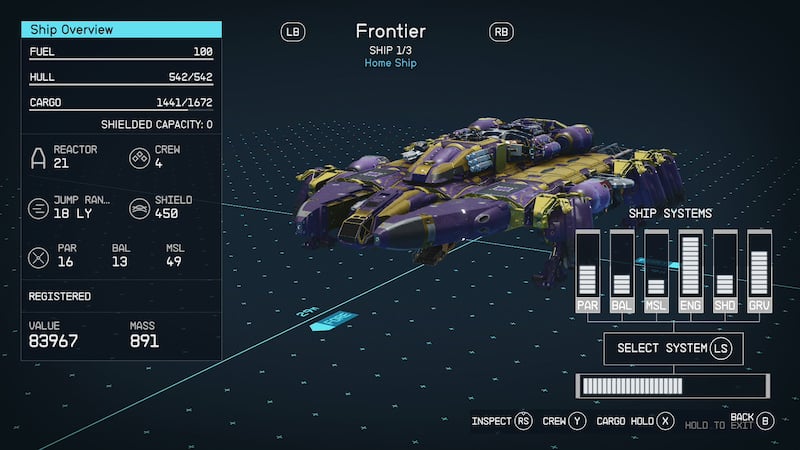
Task: Select the PAR weapon system column
Action: (x=587, y=271)
